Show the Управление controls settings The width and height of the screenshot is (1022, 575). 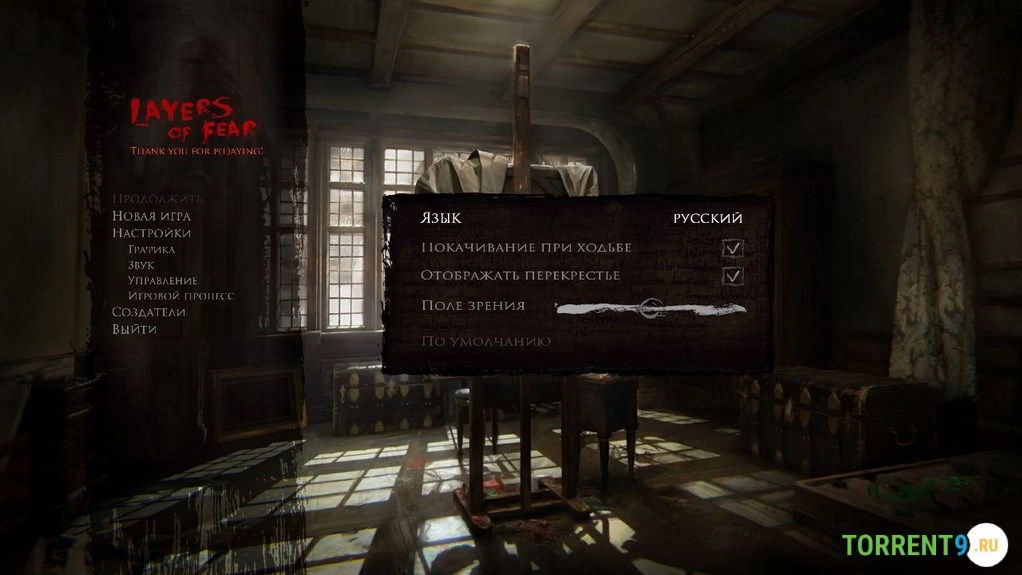[x=162, y=281]
